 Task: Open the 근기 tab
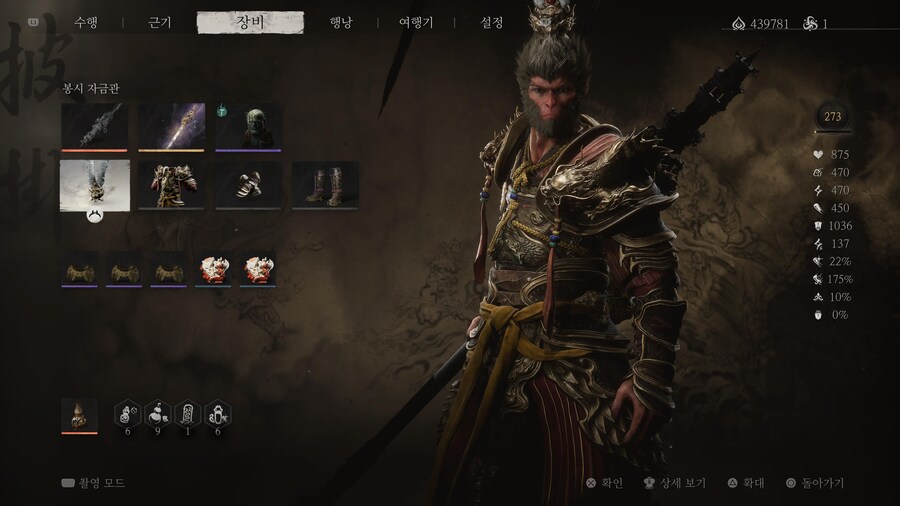pyautogui.click(x=160, y=23)
